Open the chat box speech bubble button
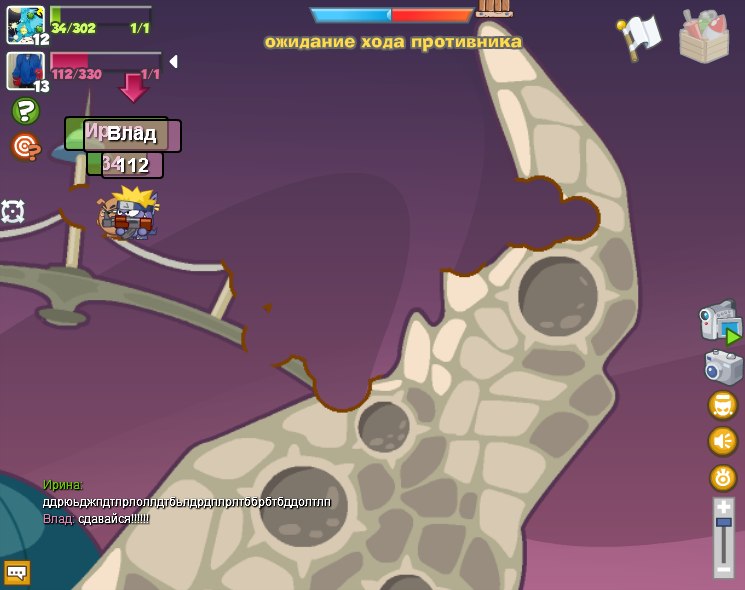Viewport: 745px width, 590px height. pyautogui.click(x=17, y=572)
